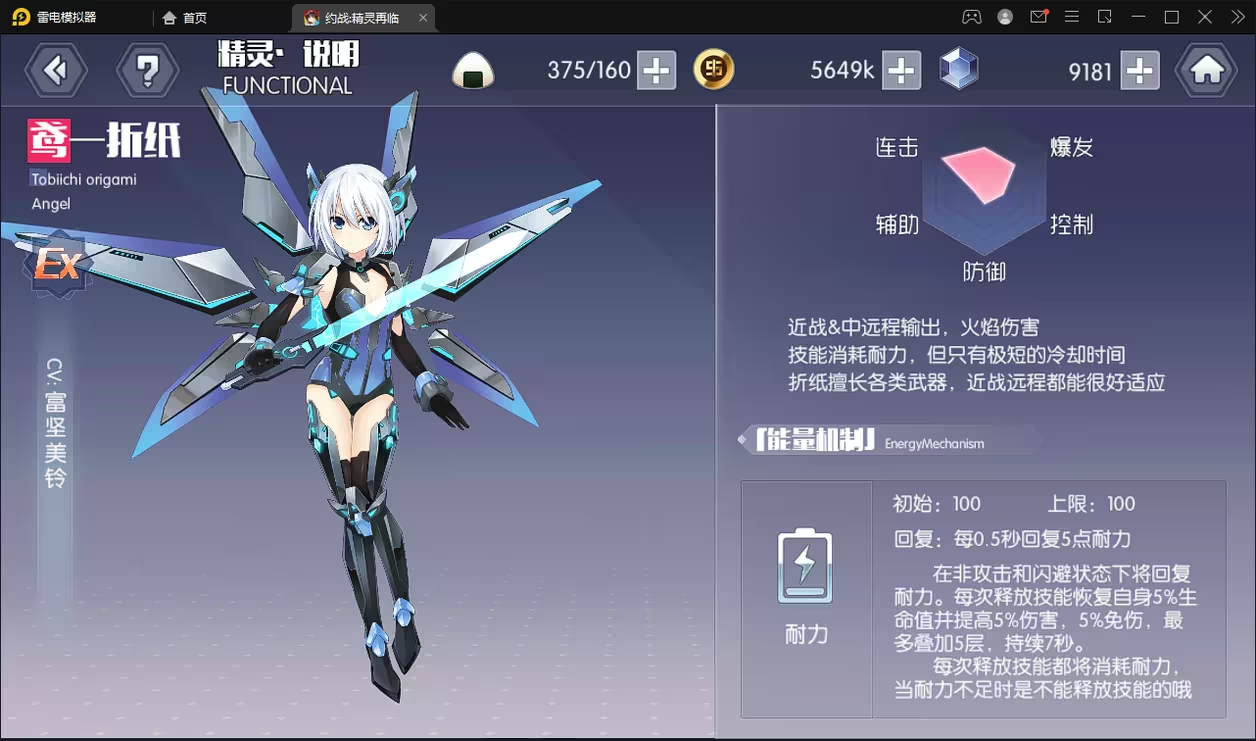Image resolution: width=1256 pixels, height=741 pixels.
Task: Add gold coins with the plus button
Action: [901, 70]
